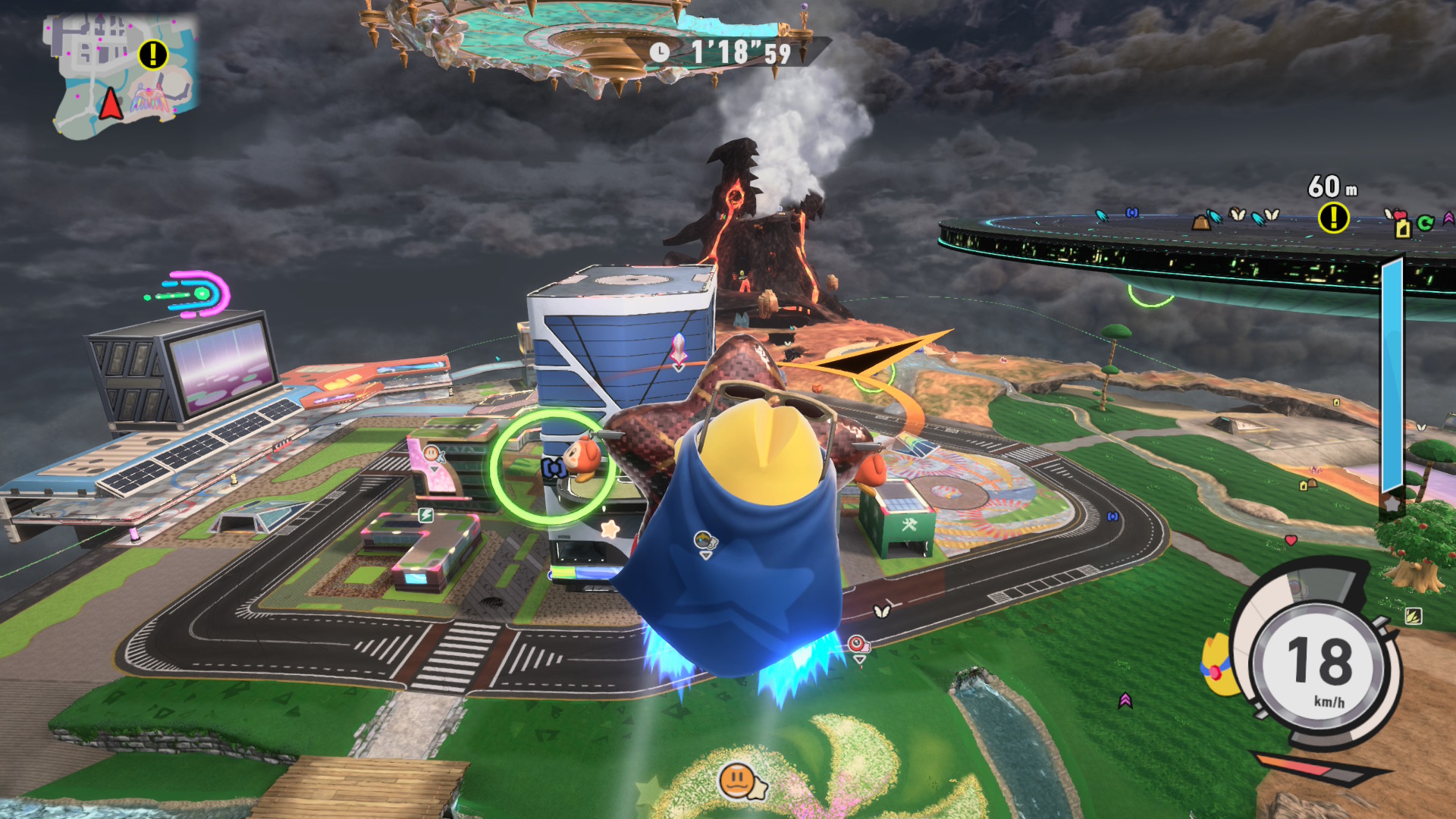Click the red player arrow on the minimap
The image size is (1456, 819).
pyautogui.click(x=111, y=104)
